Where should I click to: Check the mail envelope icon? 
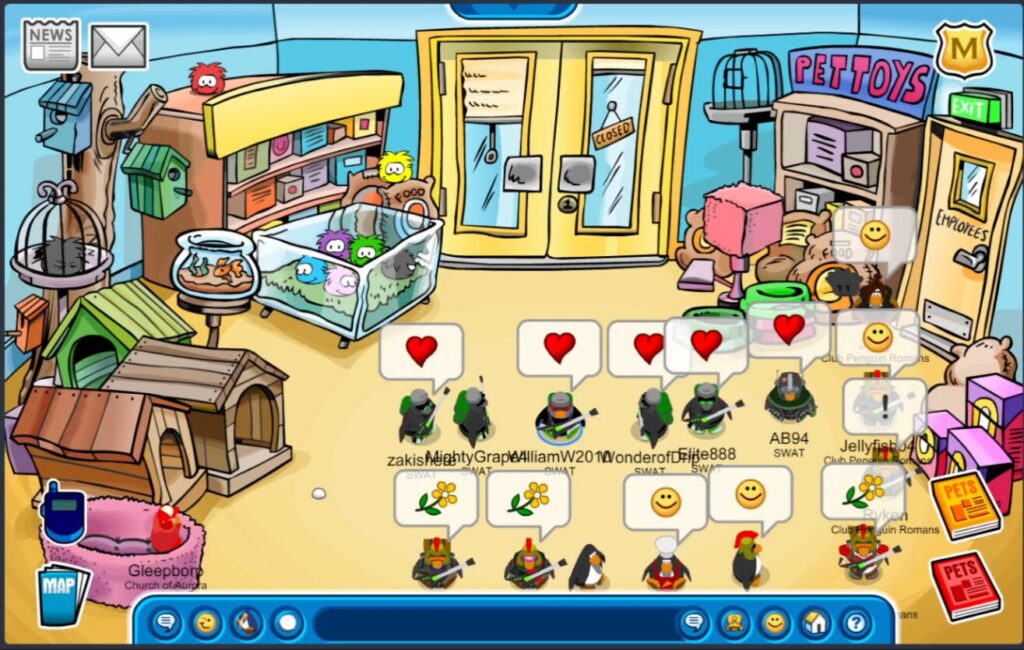[119, 46]
